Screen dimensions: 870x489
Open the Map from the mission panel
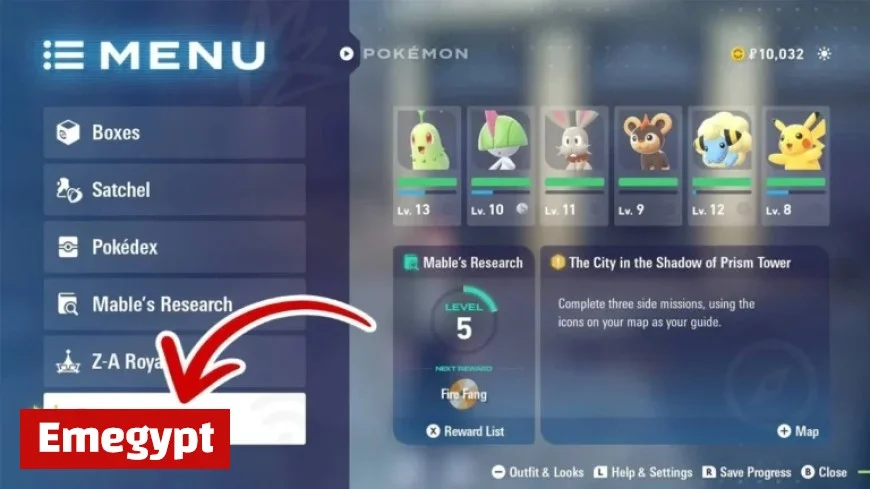tap(798, 431)
